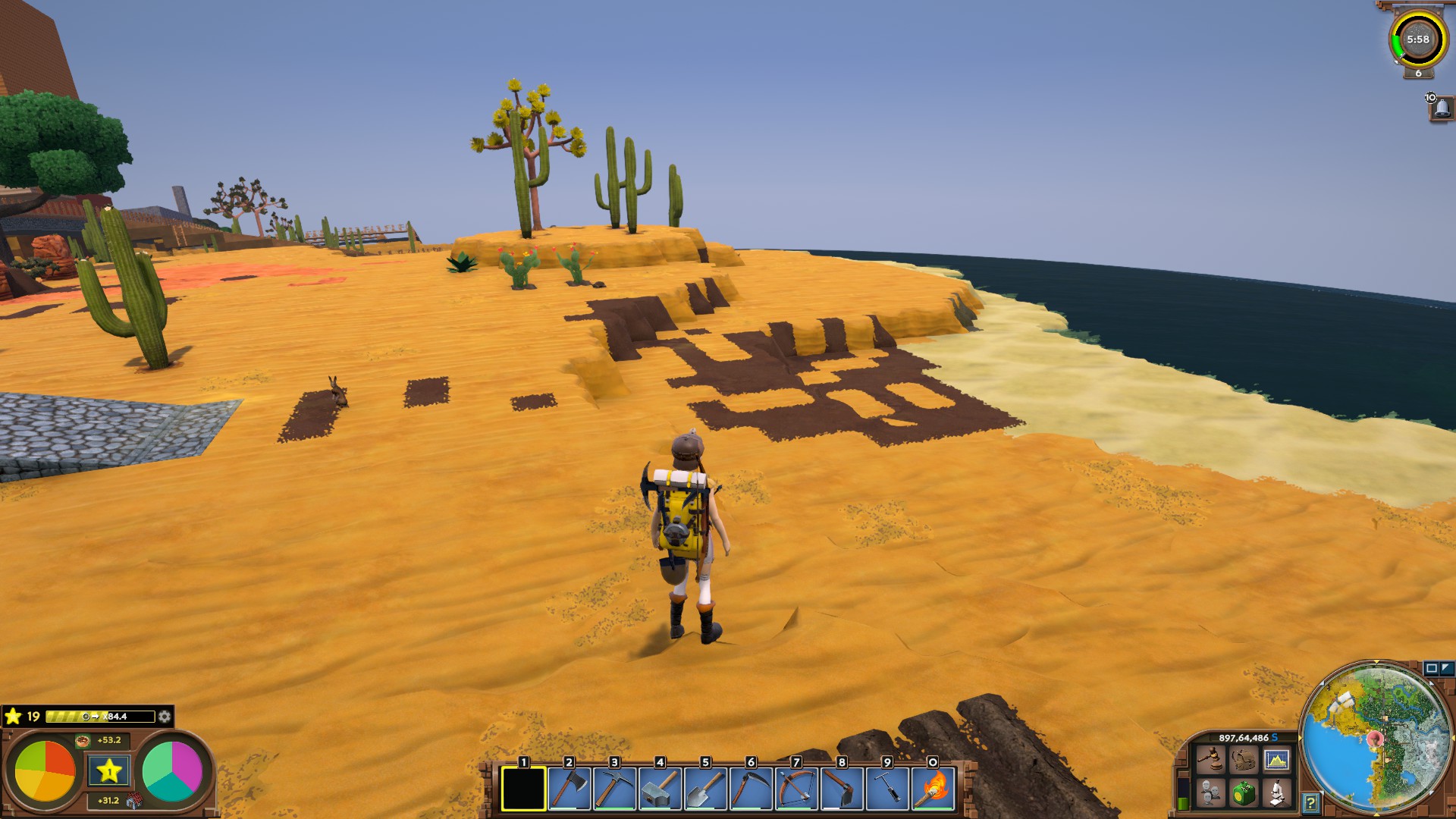Select the scythe in the hotbar
This screenshot has height=819, width=1456.
click(x=751, y=789)
